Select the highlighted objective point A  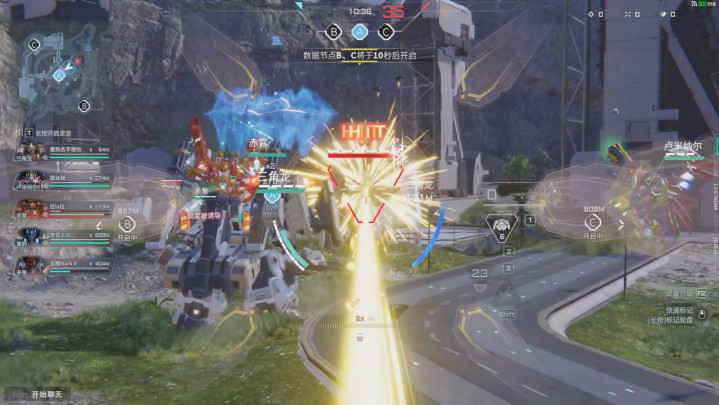click(360, 31)
